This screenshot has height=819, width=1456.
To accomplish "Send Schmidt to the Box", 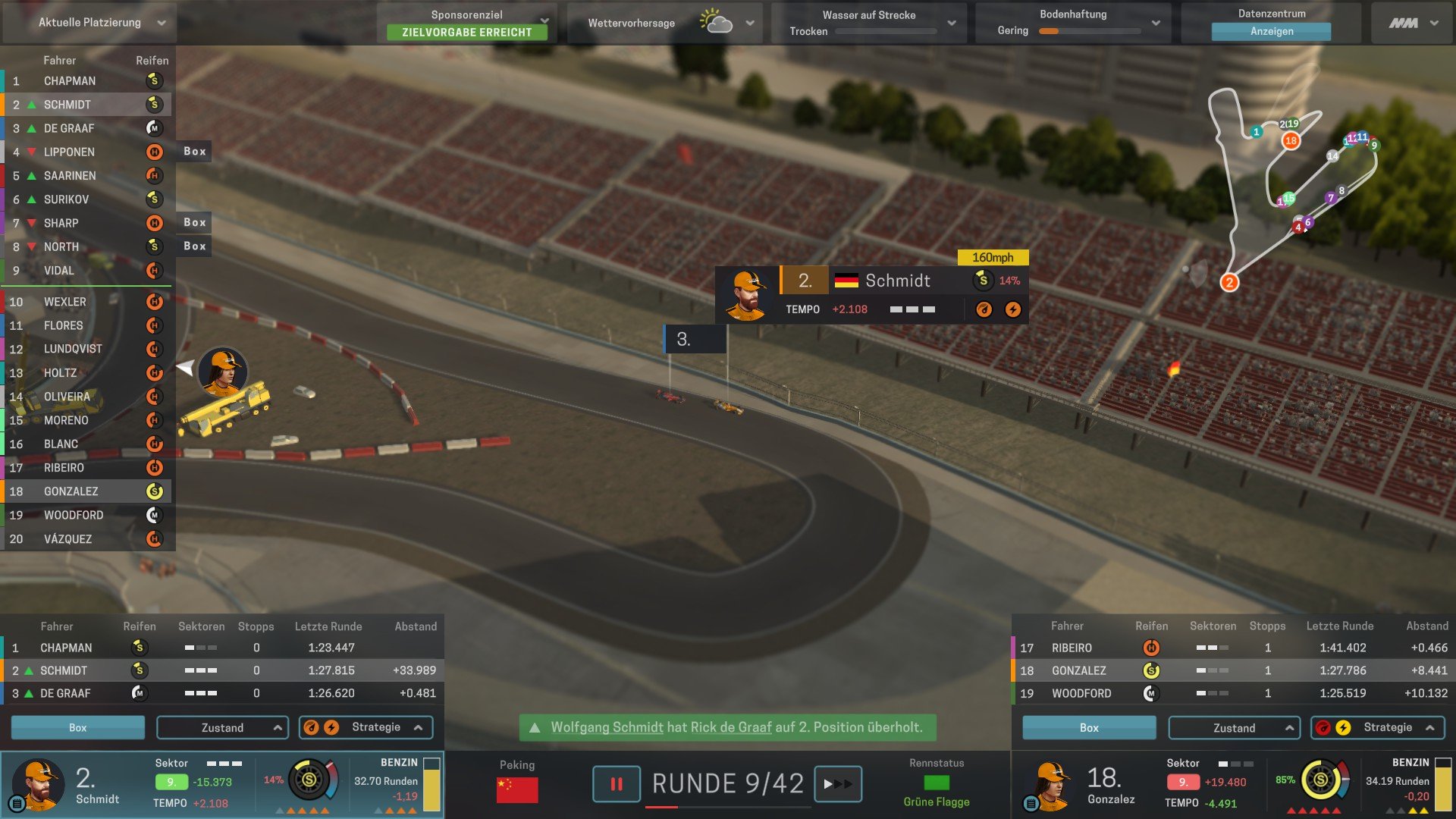I will pyautogui.click(x=77, y=727).
